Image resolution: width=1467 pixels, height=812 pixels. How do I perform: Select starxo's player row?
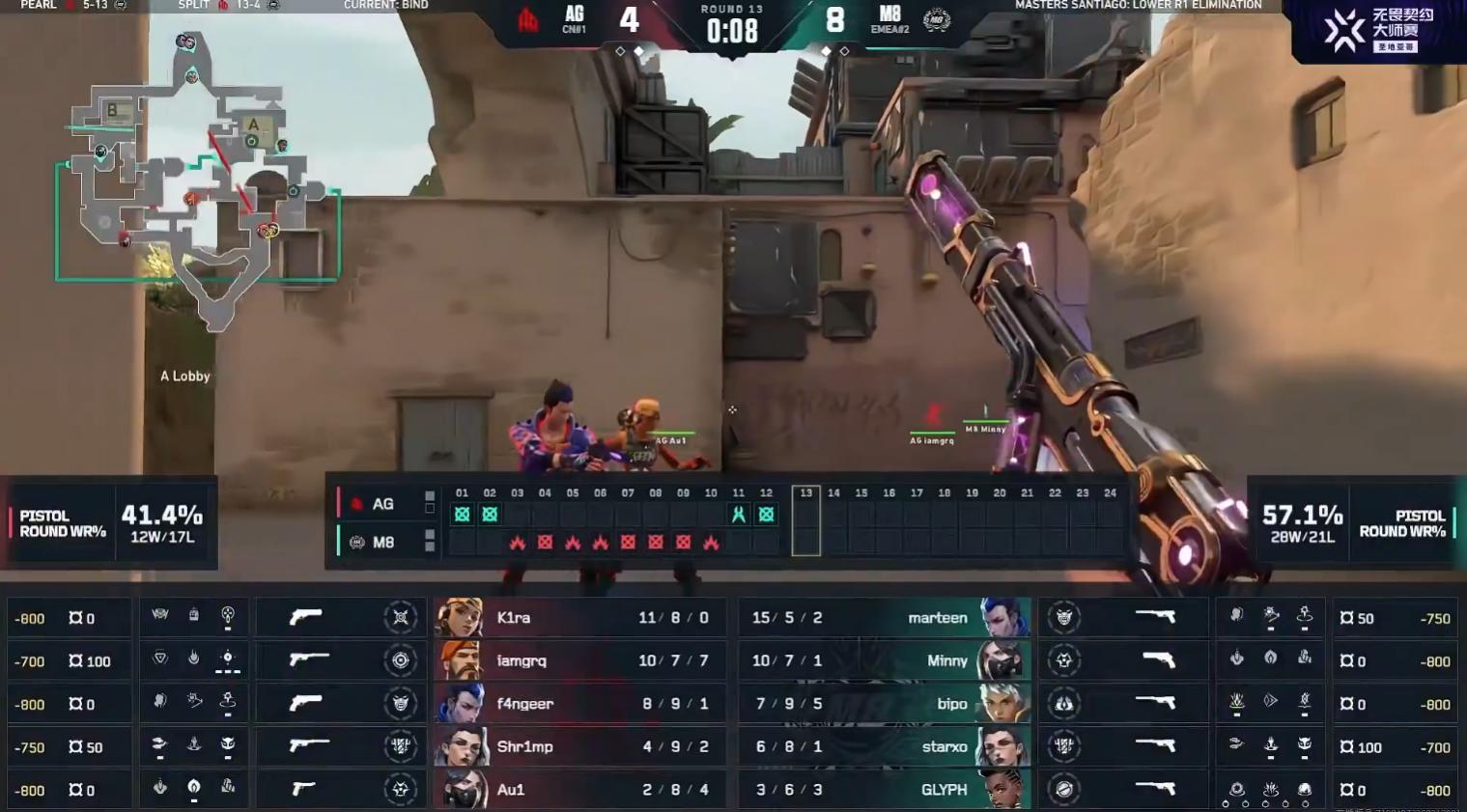(884, 746)
